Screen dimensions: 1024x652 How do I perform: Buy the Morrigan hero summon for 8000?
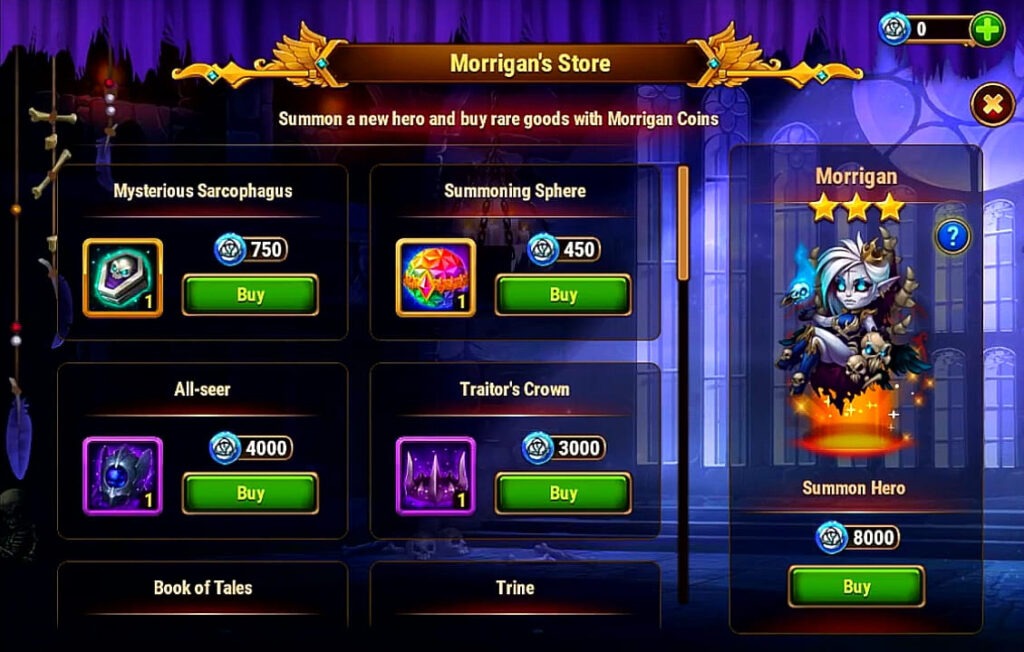856,587
